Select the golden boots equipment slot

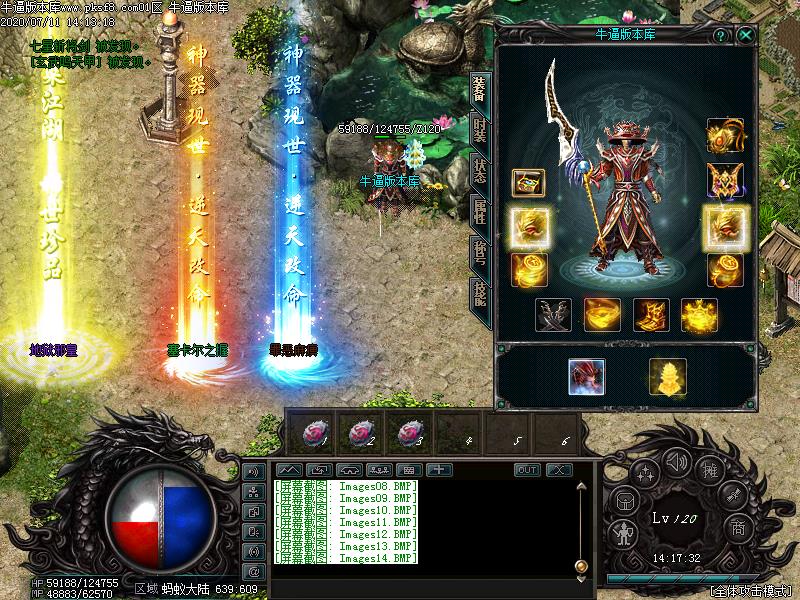tap(649, 315)
